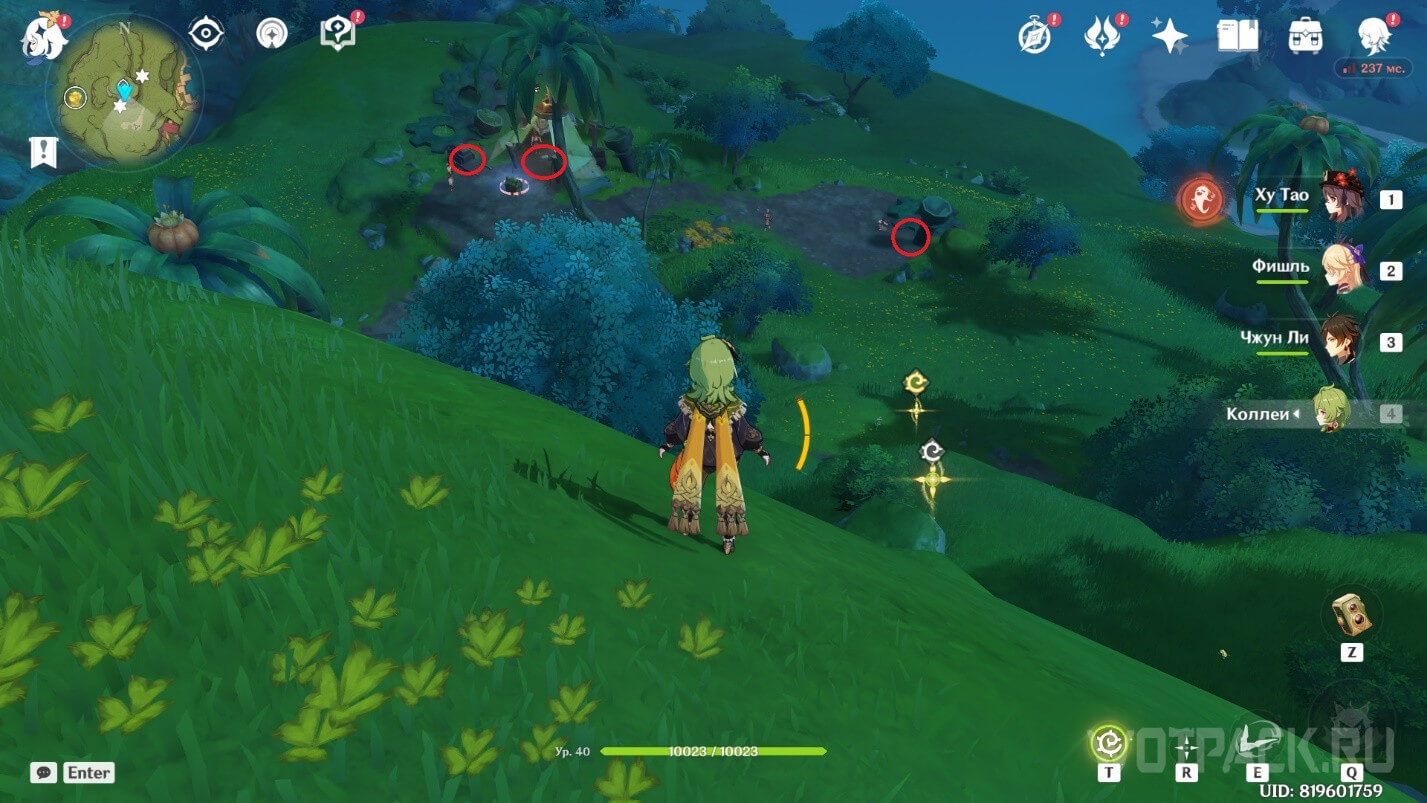Open the eye-shaped target icon at top
Viewport: 1427px width, 803px height.
pos(206,35)
